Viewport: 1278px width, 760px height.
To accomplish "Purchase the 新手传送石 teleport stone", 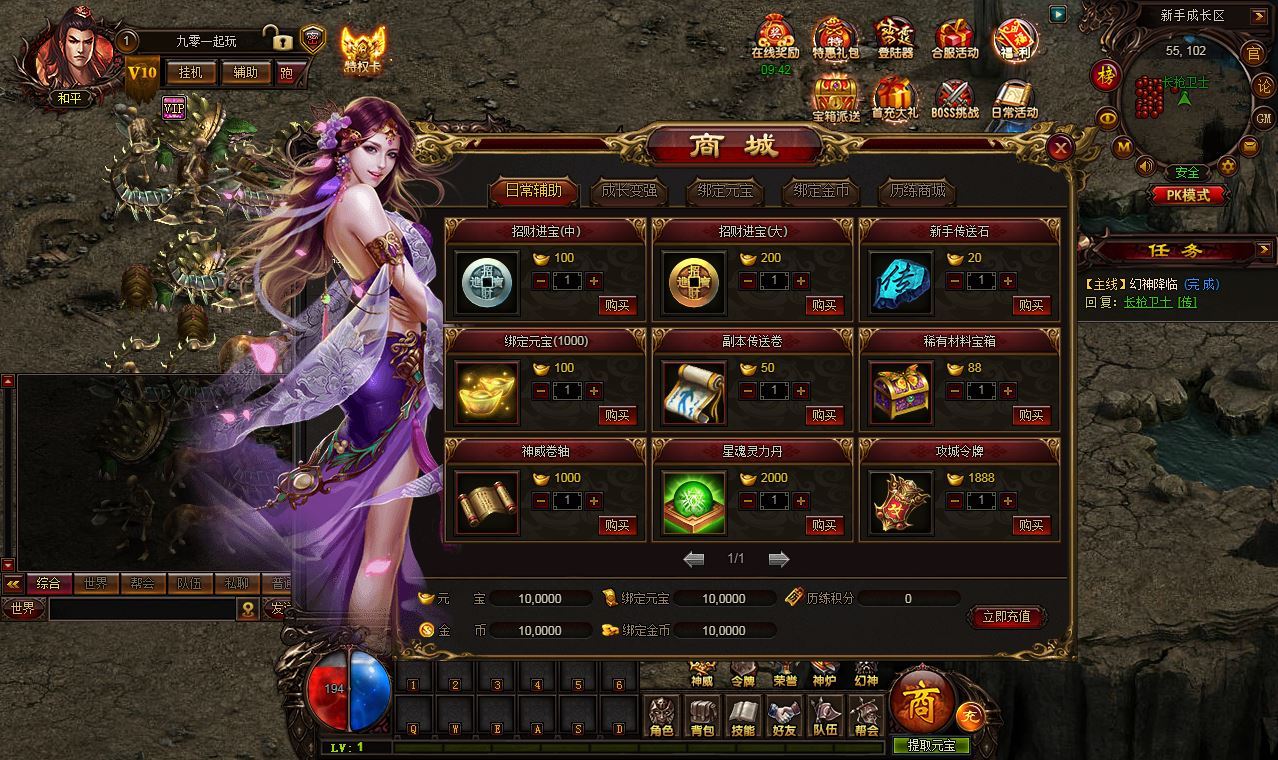I will (1031, 305).
